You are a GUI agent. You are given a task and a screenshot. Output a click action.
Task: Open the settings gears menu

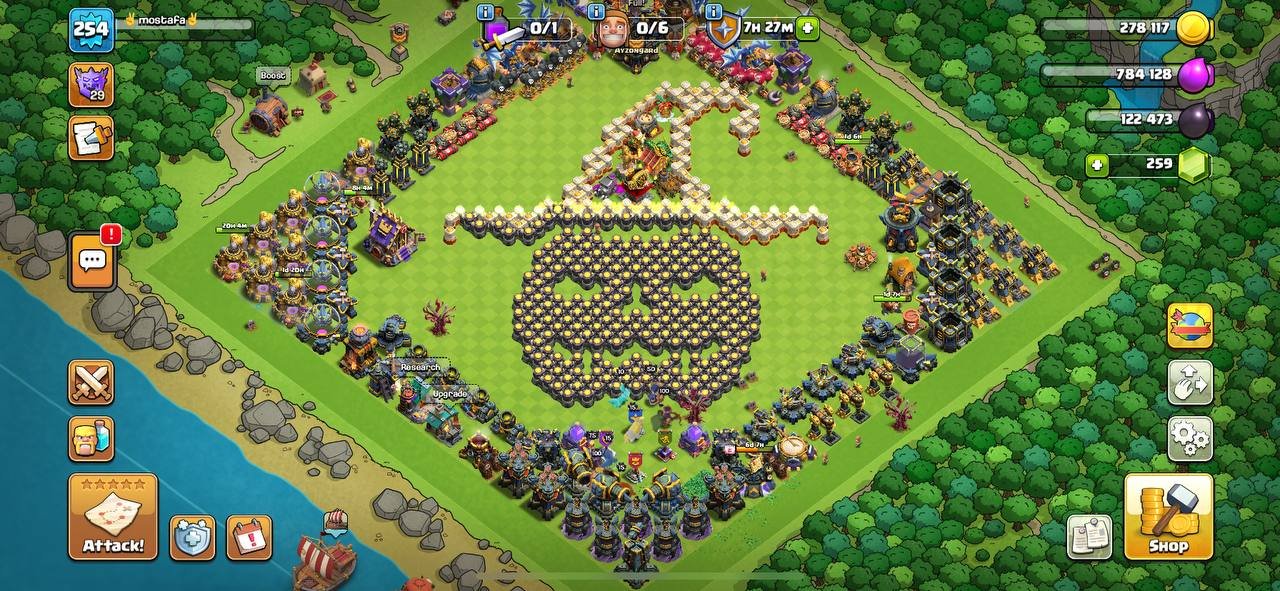coord(1190,437)
